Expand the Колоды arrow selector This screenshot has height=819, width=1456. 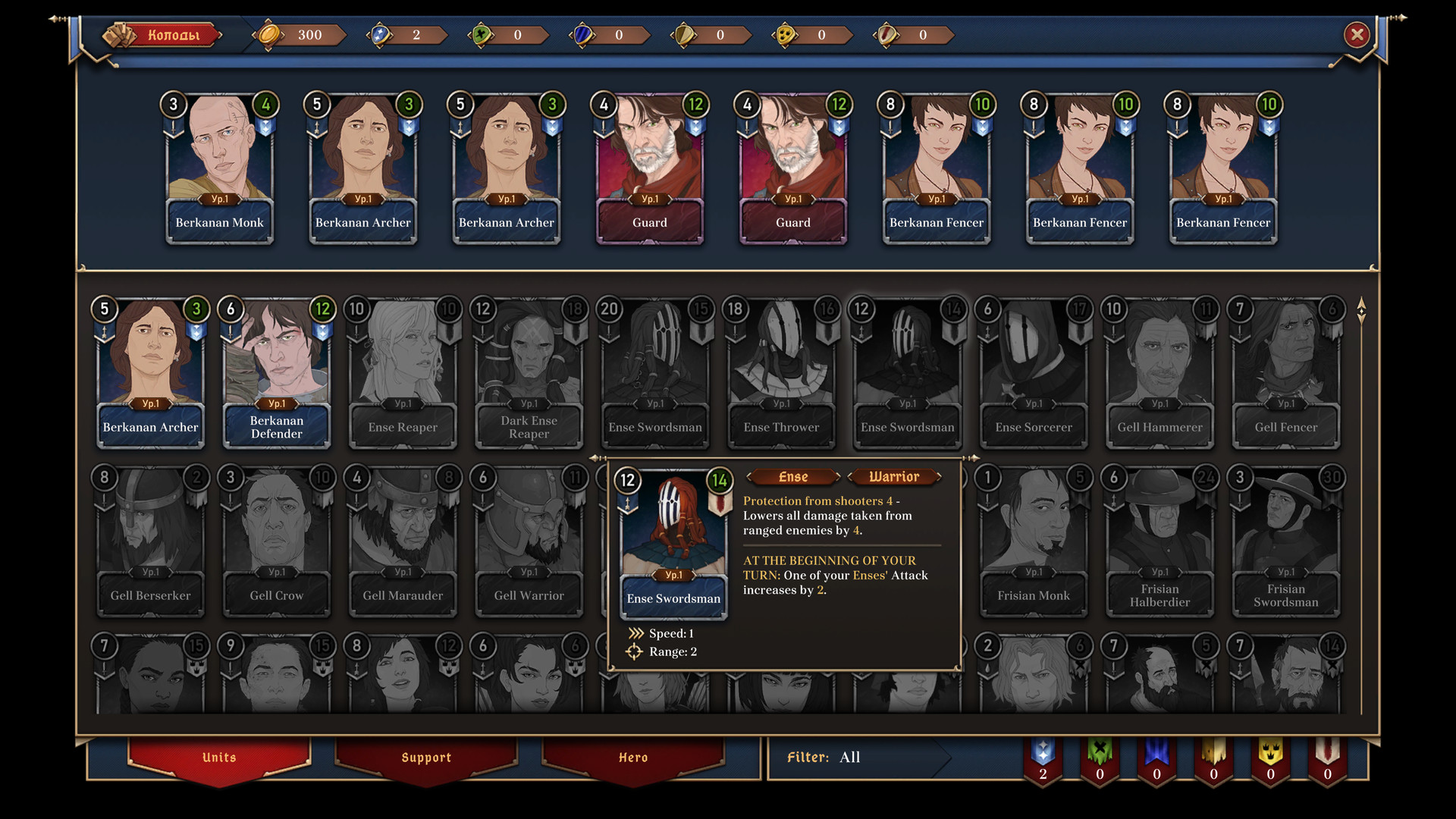pos(222,35)
